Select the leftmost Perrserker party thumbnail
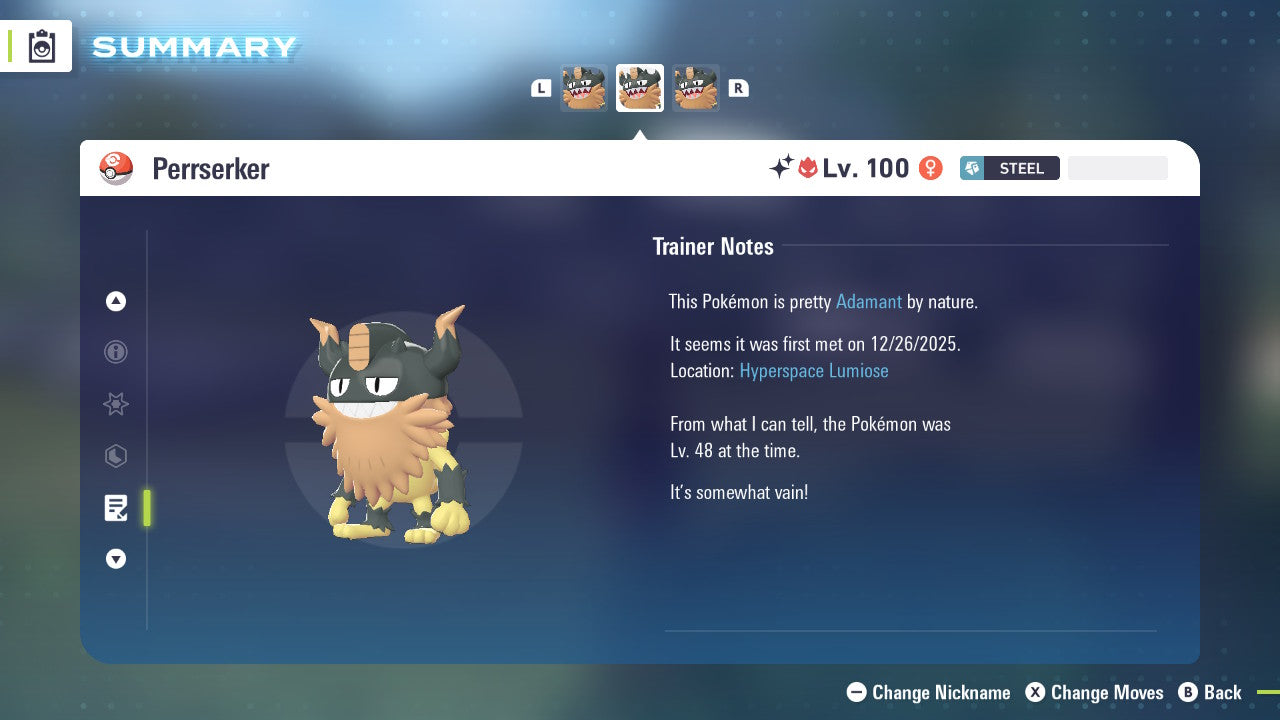This screenshot has width=1280, height=720. point(584,87)
